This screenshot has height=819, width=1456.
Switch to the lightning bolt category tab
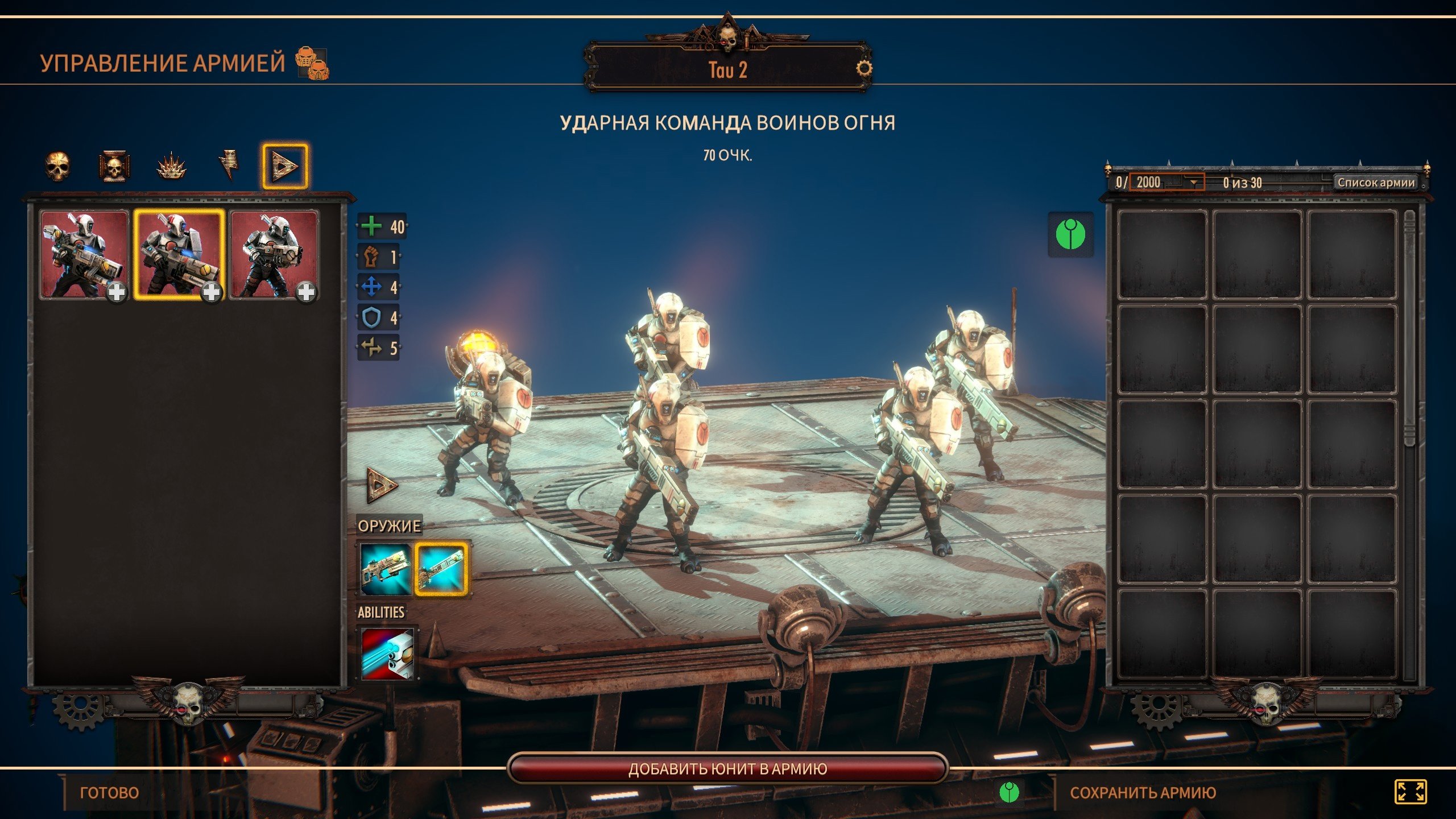(x=229, y=167)
